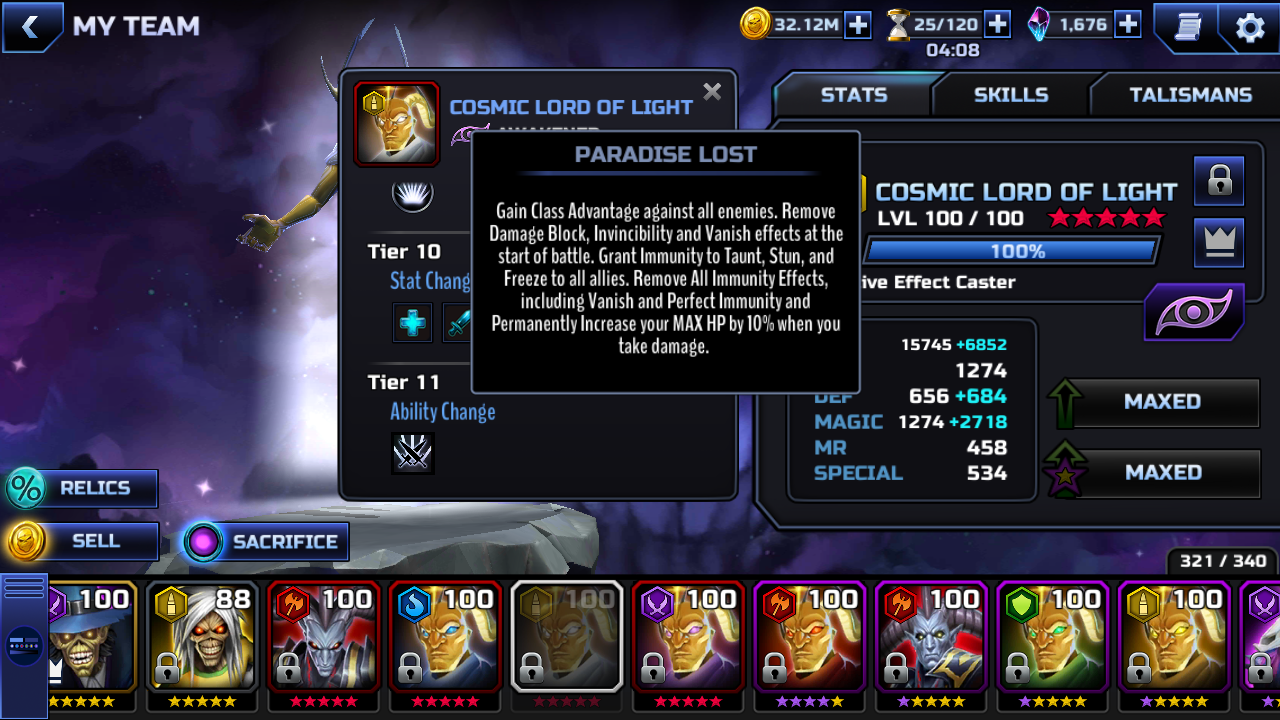Sacrifice the selected character

pos(266,542)
